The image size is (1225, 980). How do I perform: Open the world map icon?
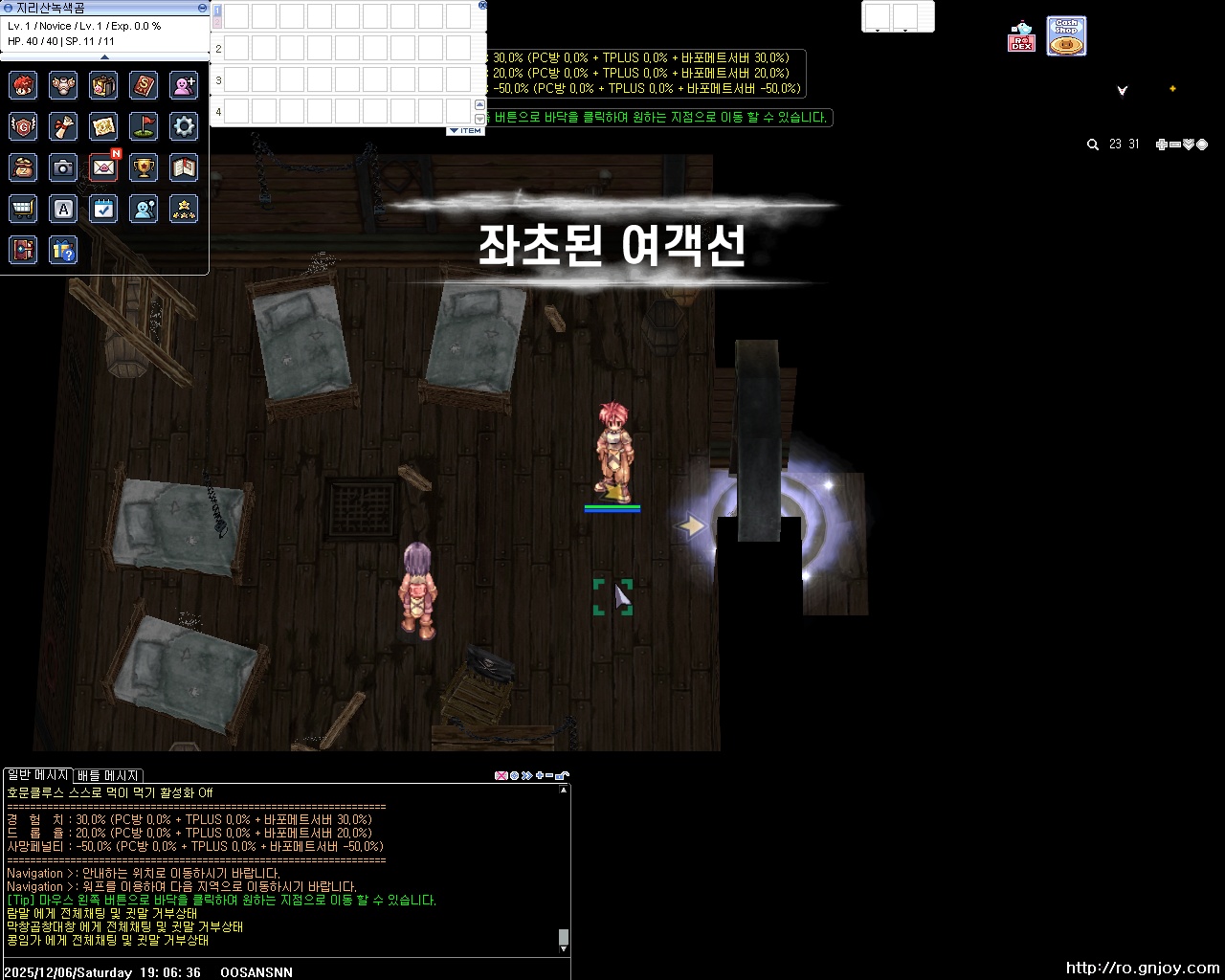(x=103, y=126)
